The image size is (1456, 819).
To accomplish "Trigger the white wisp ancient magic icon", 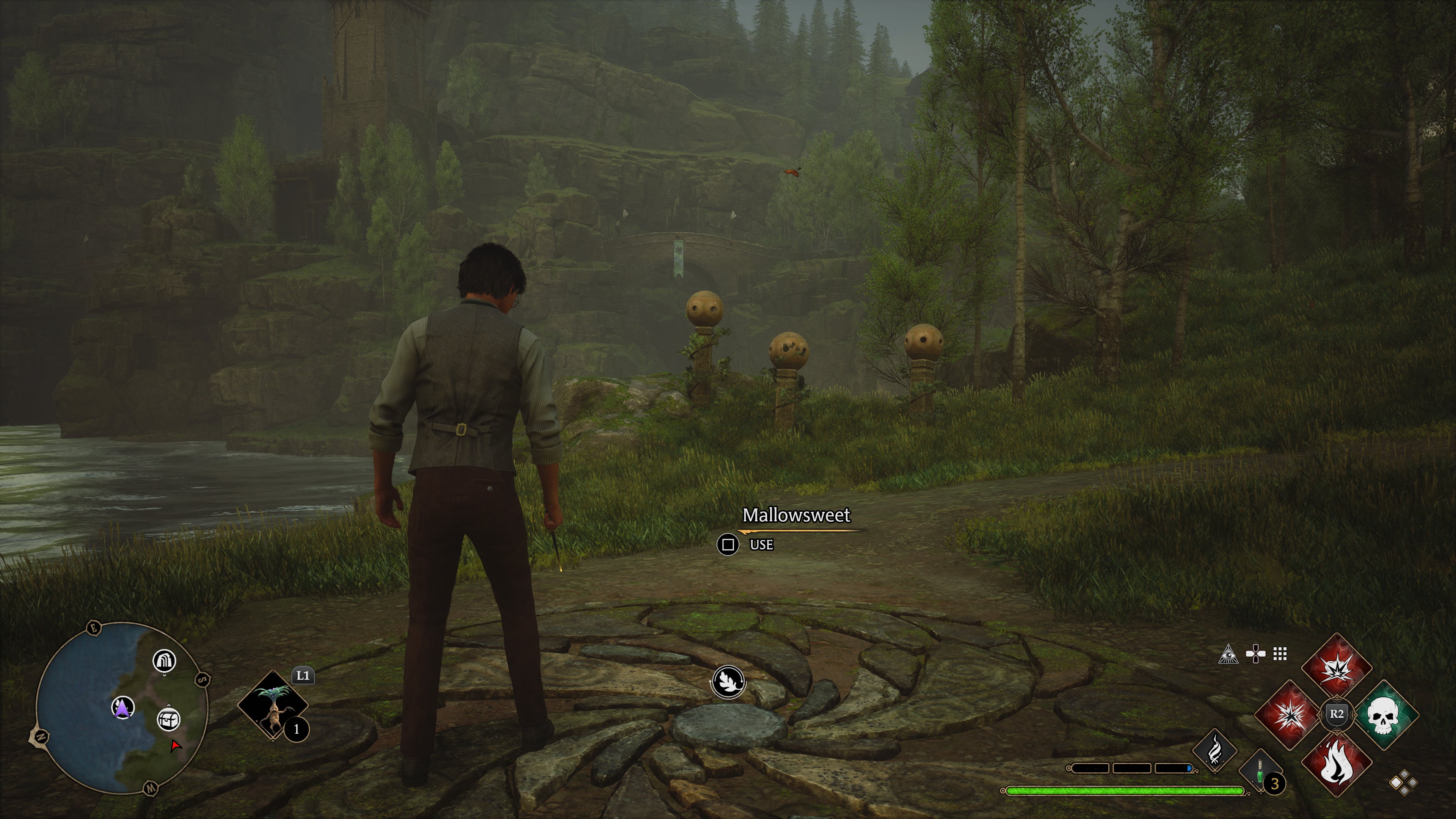I will tap(1214, 751).
